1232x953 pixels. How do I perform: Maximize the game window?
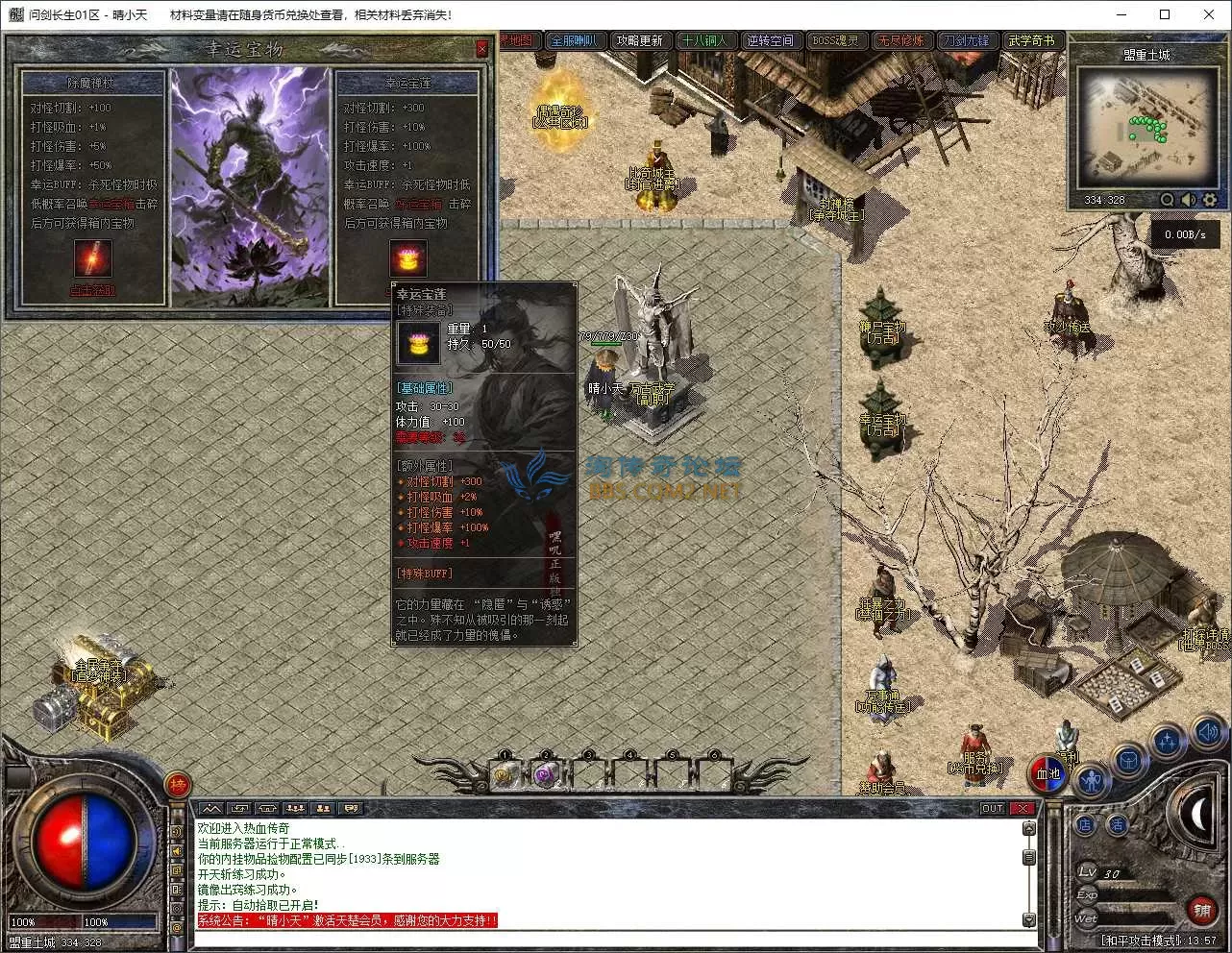[1165, 14]
